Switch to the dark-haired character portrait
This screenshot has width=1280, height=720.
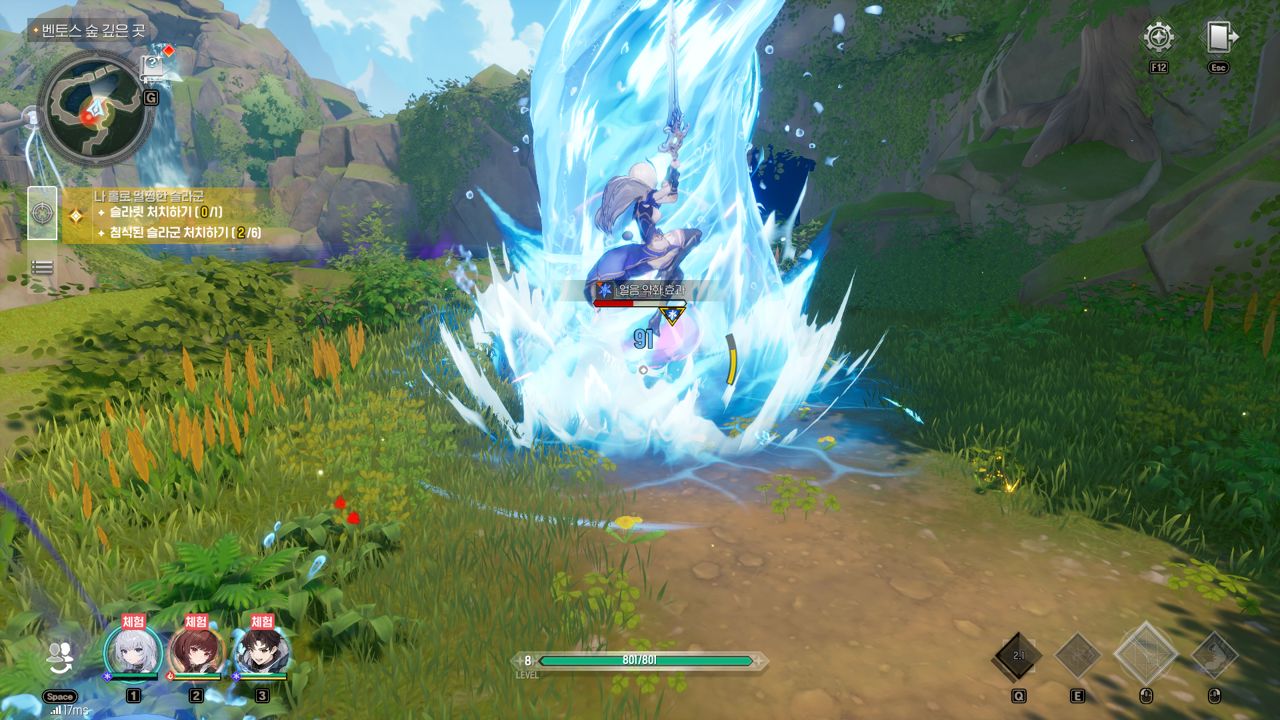click(262, 651)
